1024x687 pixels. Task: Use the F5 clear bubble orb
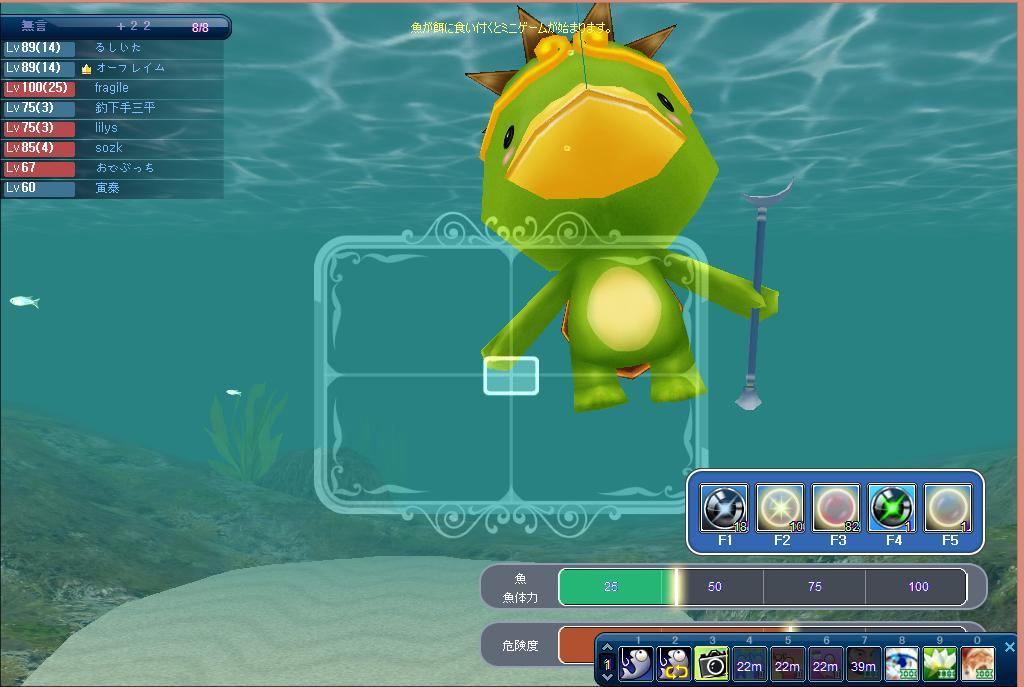(x=948, y=508)
